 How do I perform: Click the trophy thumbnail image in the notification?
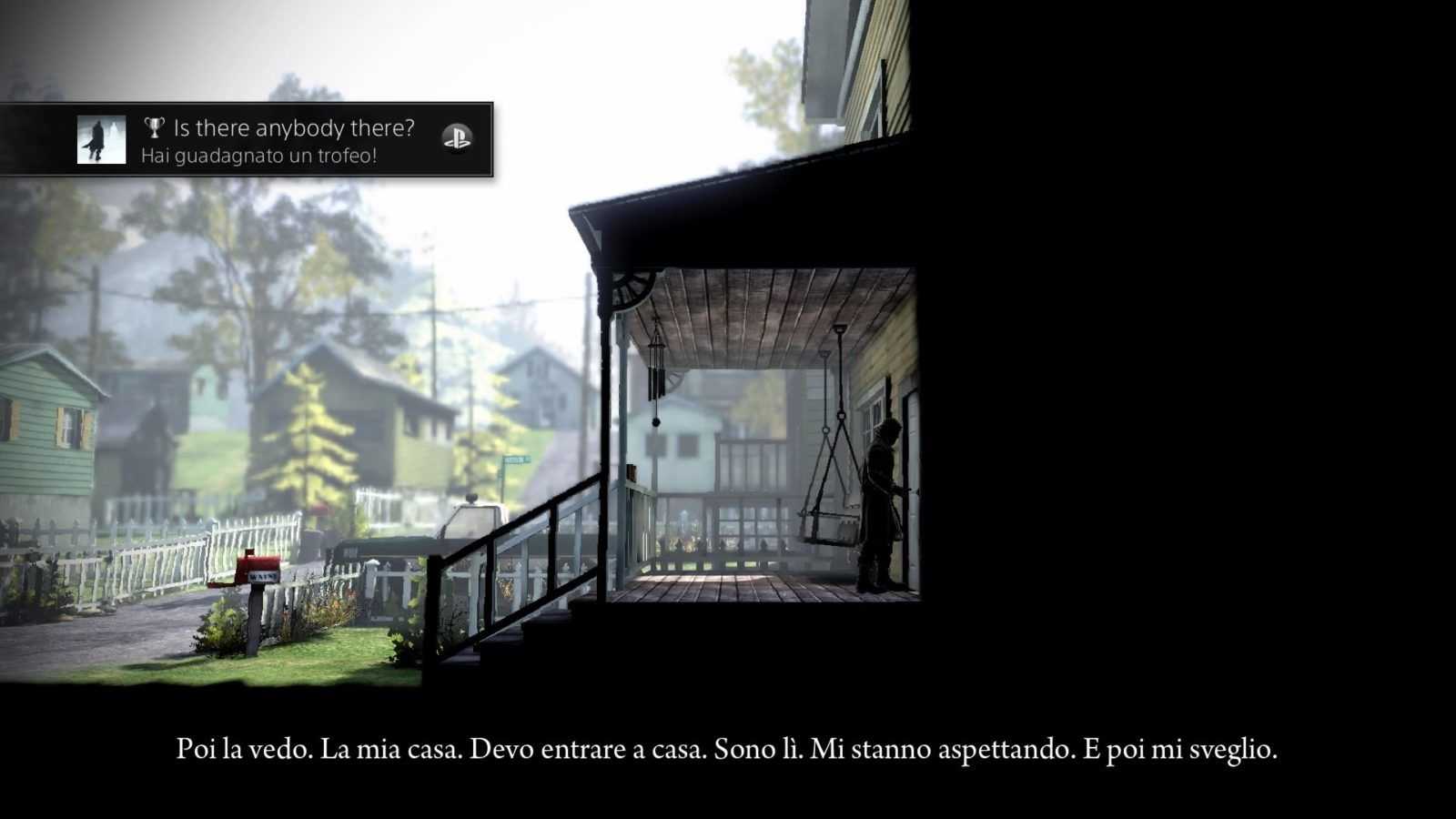coord(102,140)
